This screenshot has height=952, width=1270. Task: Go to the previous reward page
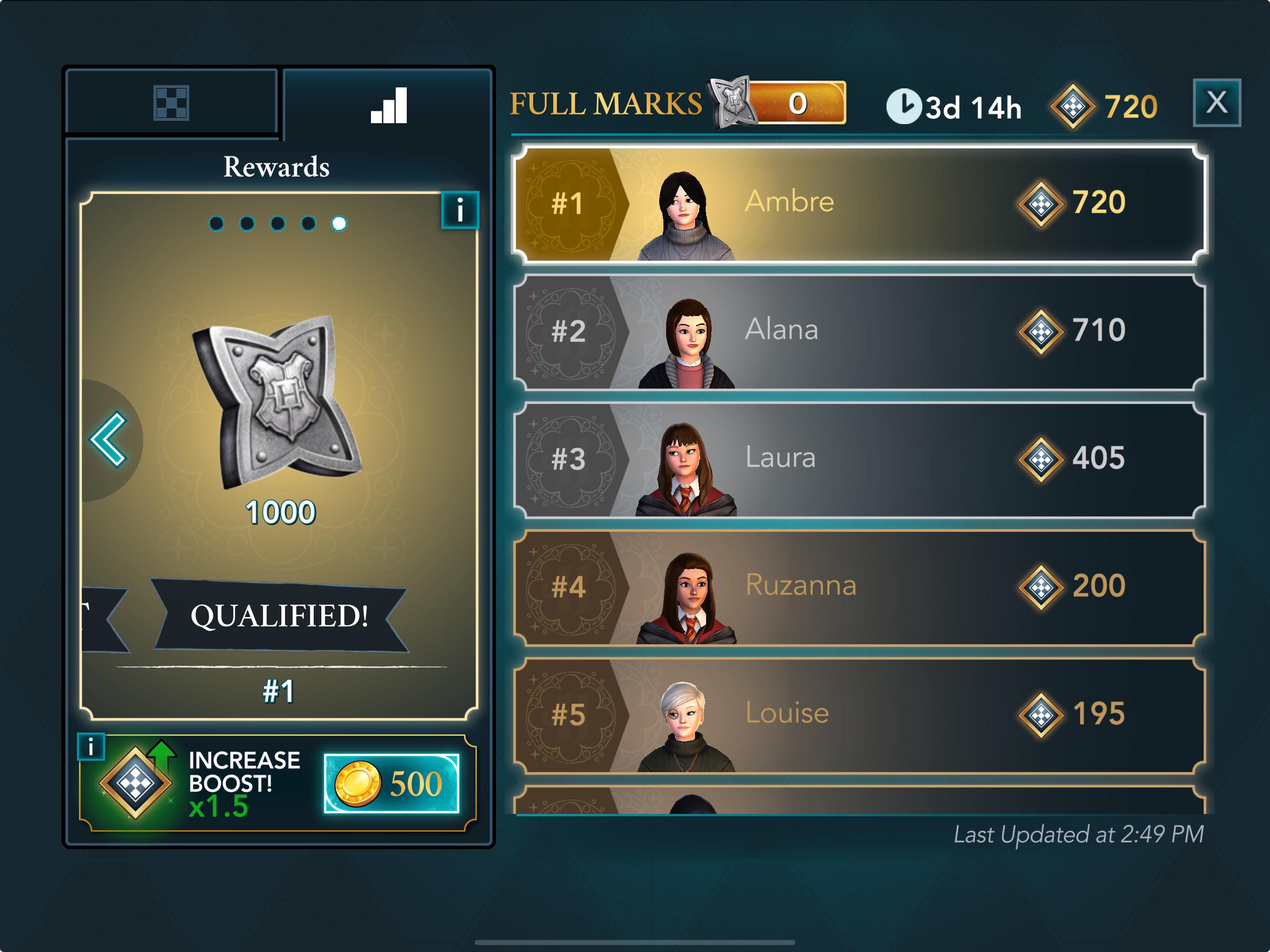tap(109, 440)
